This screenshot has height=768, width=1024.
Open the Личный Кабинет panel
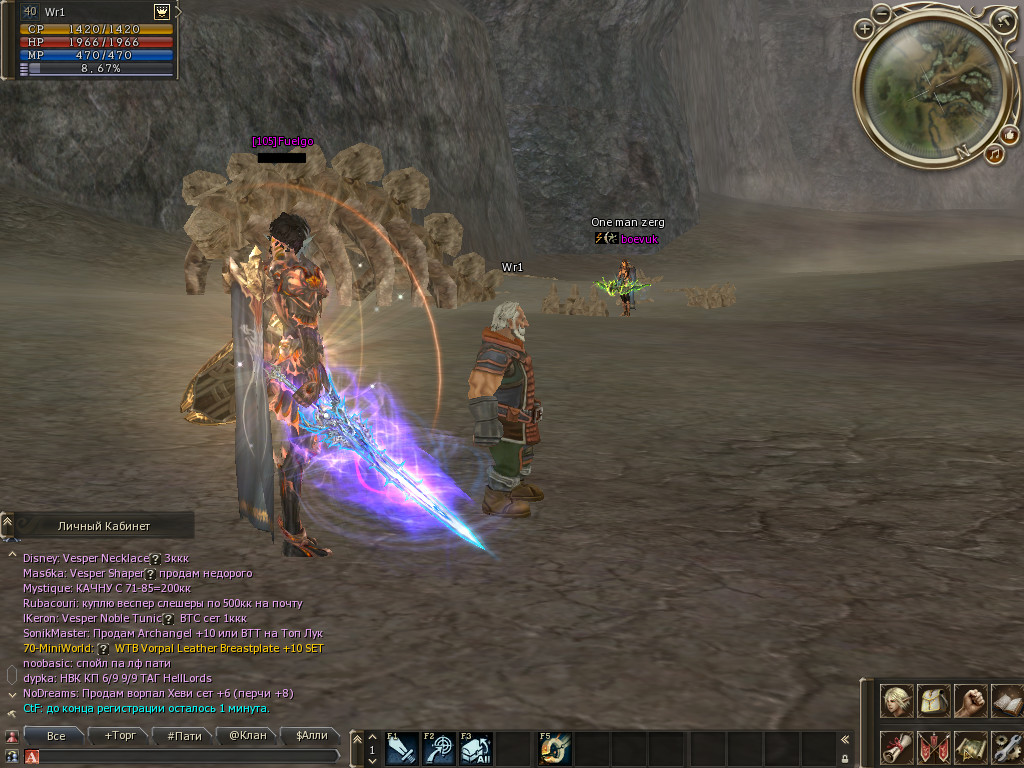click(x=104, y=525)
